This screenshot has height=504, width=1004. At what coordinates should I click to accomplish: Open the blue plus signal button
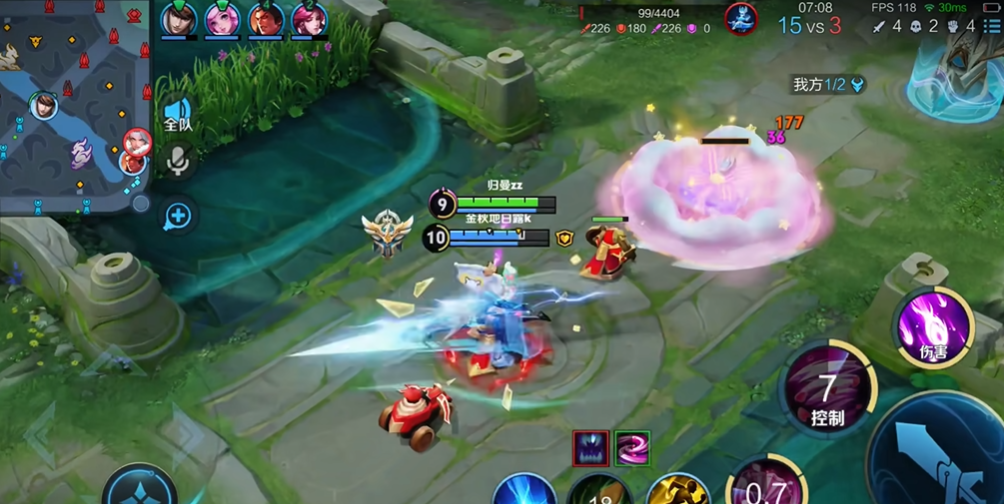178,215
